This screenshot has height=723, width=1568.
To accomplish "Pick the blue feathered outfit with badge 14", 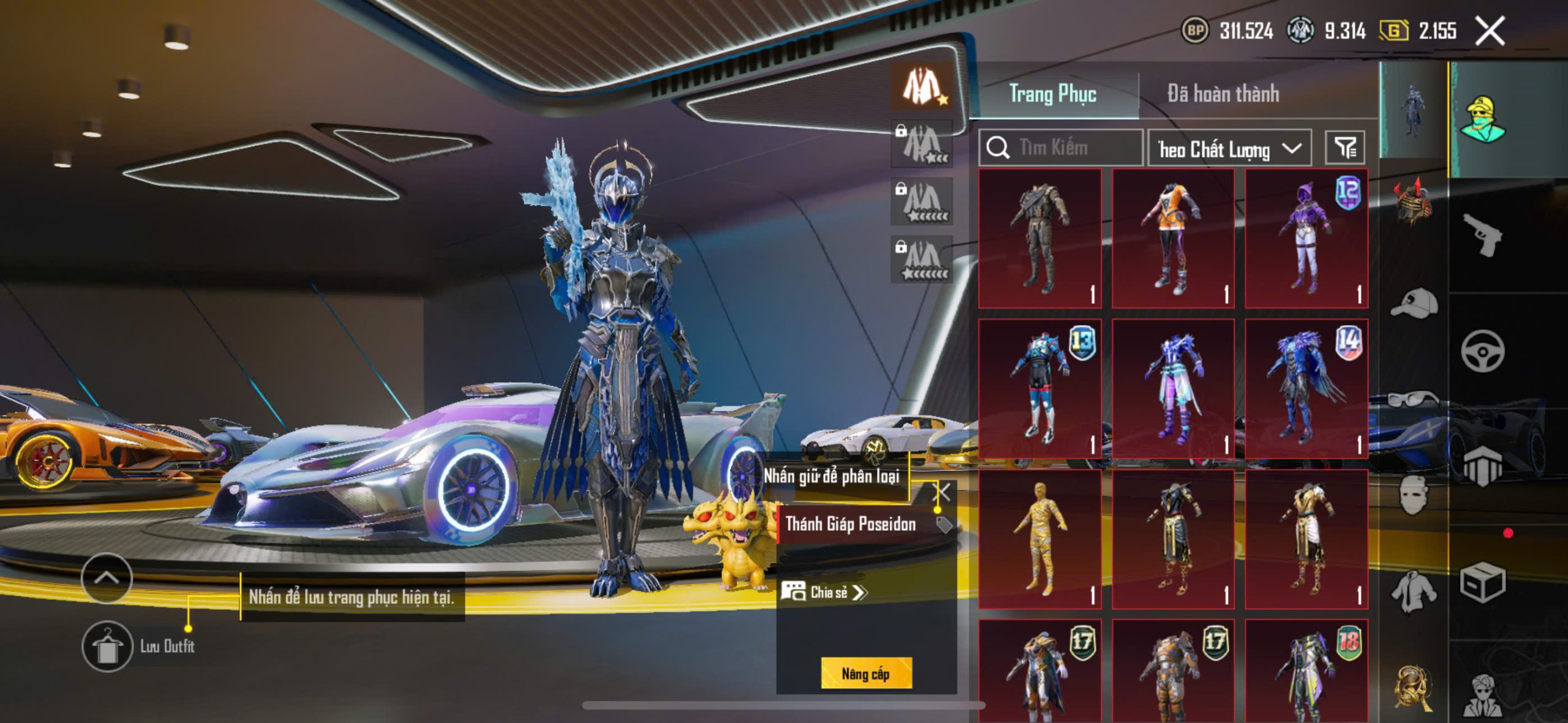I will pos(1306,388).
